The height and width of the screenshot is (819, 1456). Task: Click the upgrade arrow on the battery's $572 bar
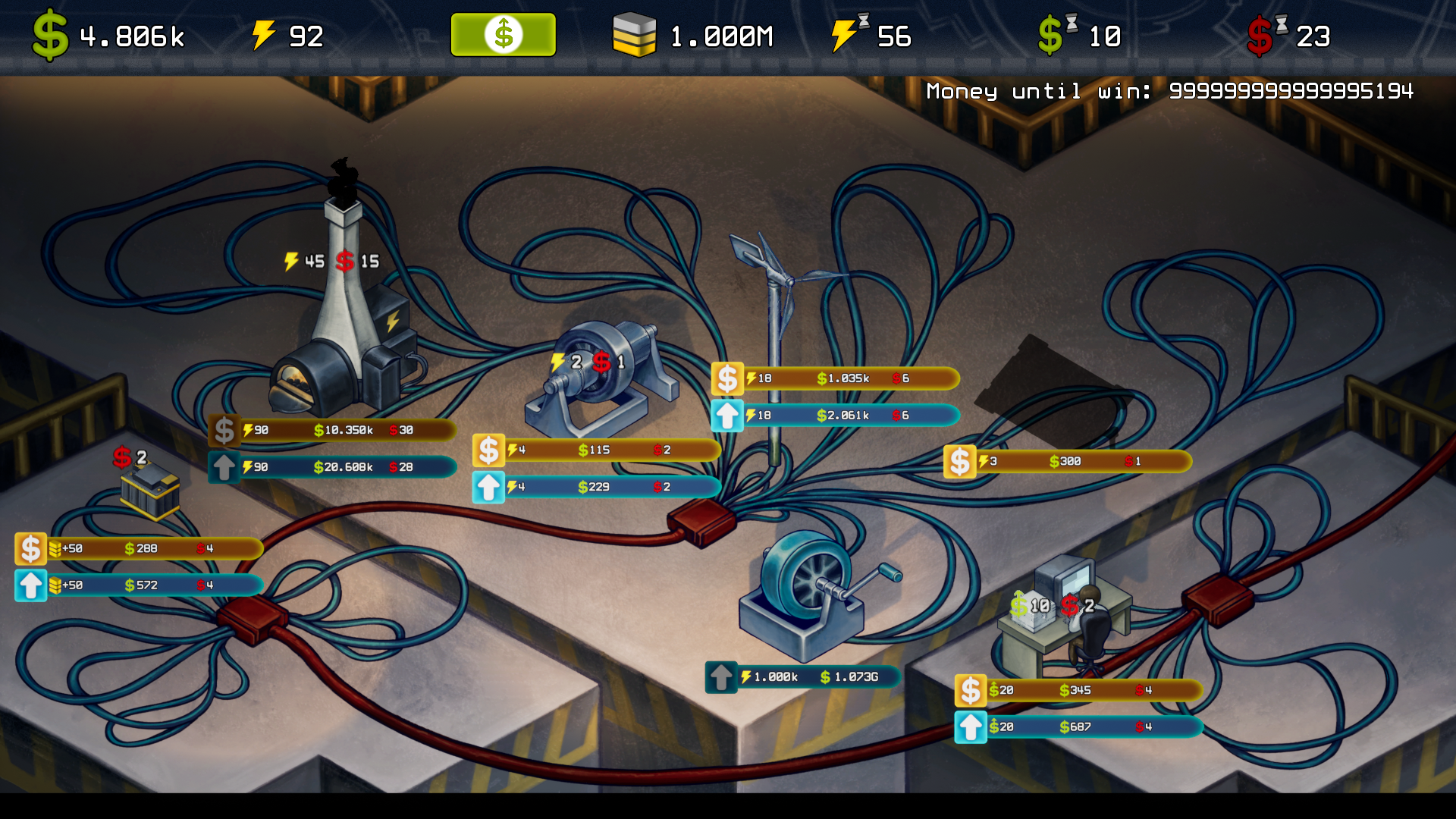click(x=31, y=585)
